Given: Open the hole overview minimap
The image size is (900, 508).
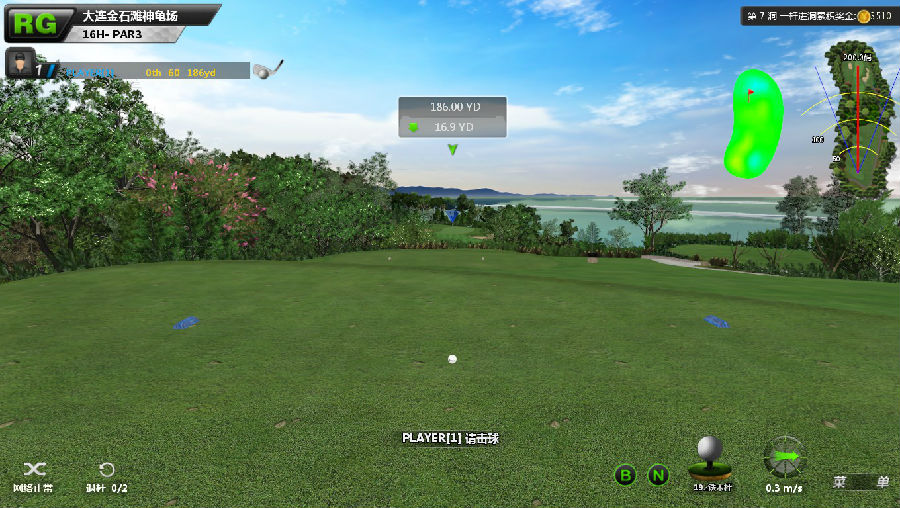Looking at the screenshot, I should pos(858,120).
